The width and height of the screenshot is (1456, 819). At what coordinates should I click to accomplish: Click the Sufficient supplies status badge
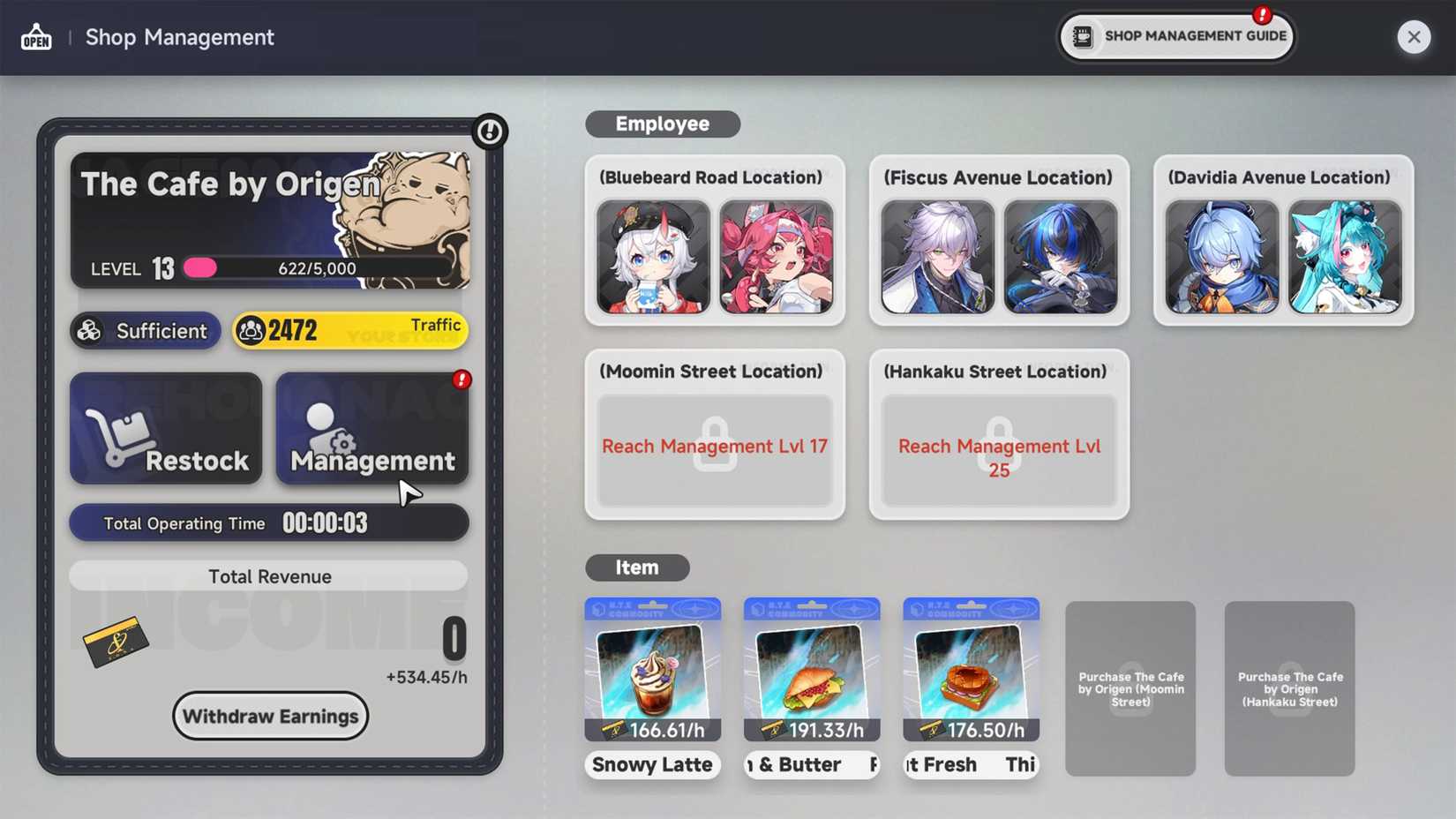point(144,331)
